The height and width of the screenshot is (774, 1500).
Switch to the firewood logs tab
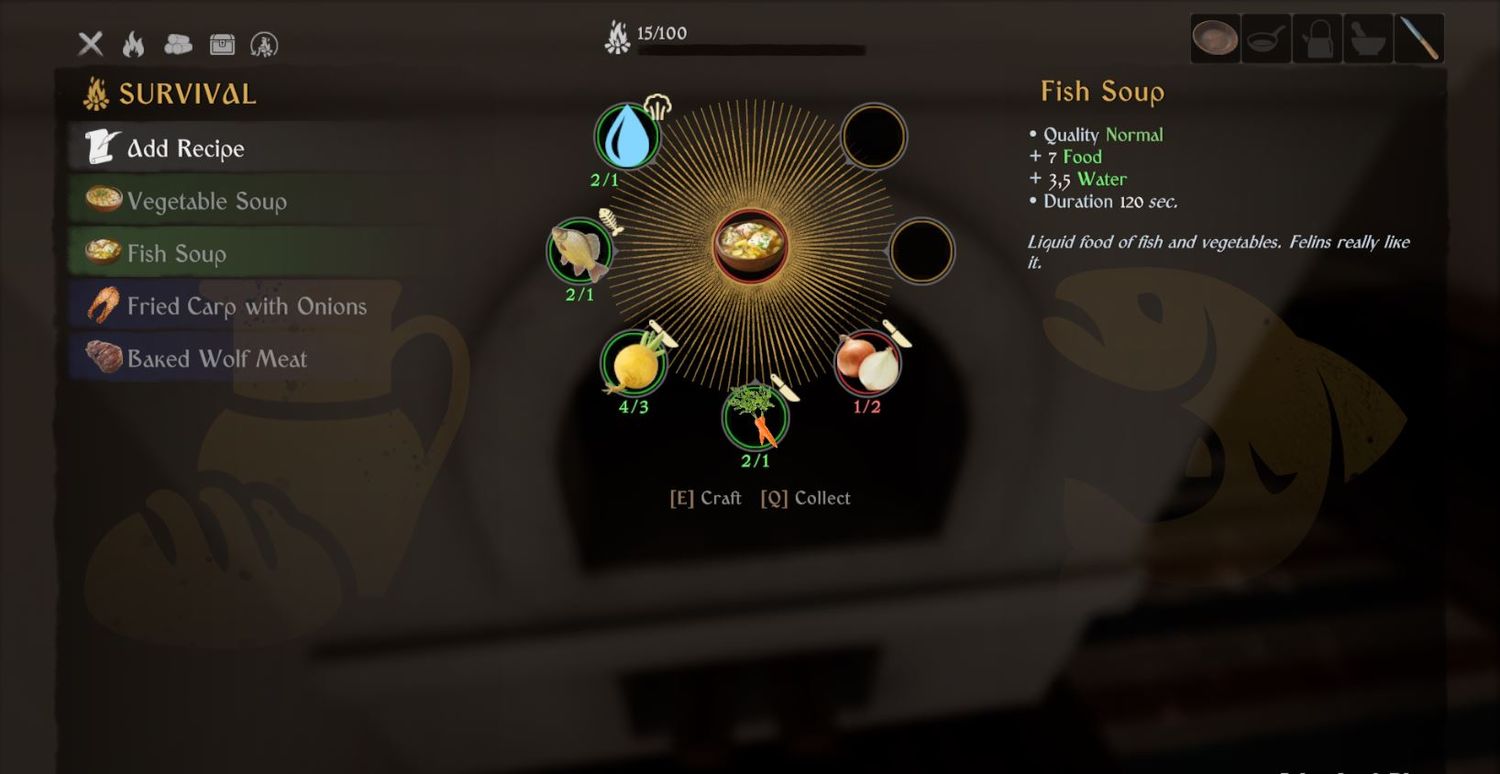pyautogui.click(x=178, y=44)
